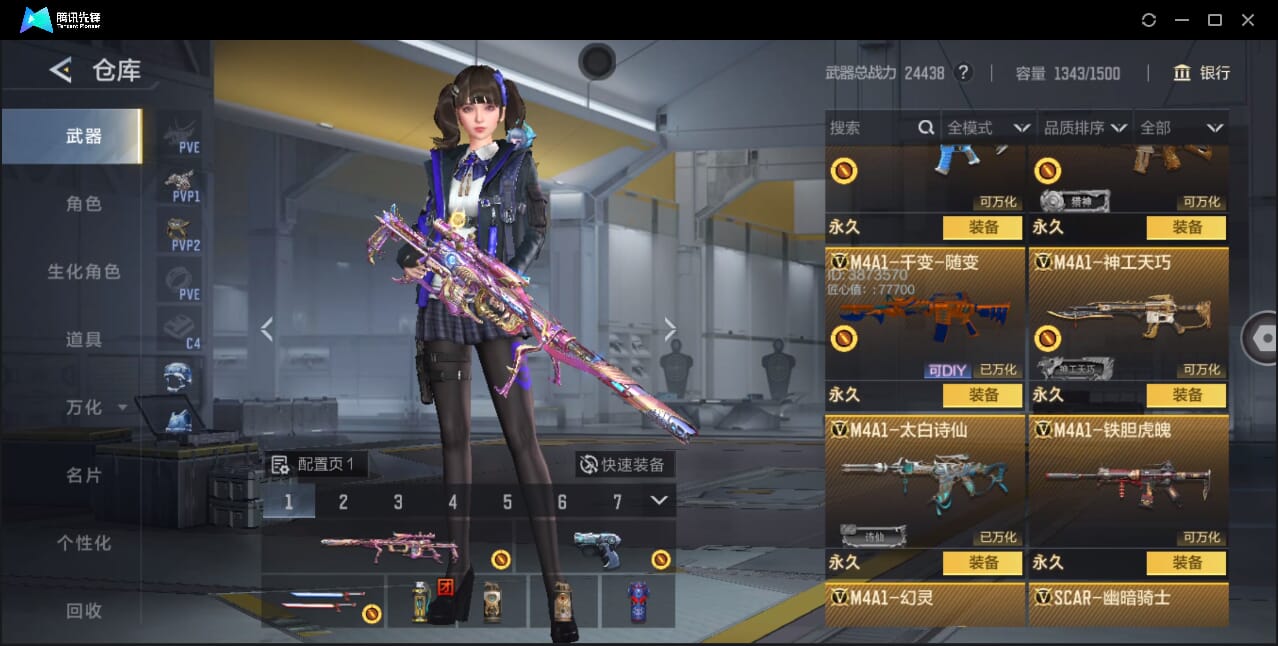Select the M4A1-铁胆虎魄 weapon card
This screenshot has width=1278, height=646.
[1128, 480]
